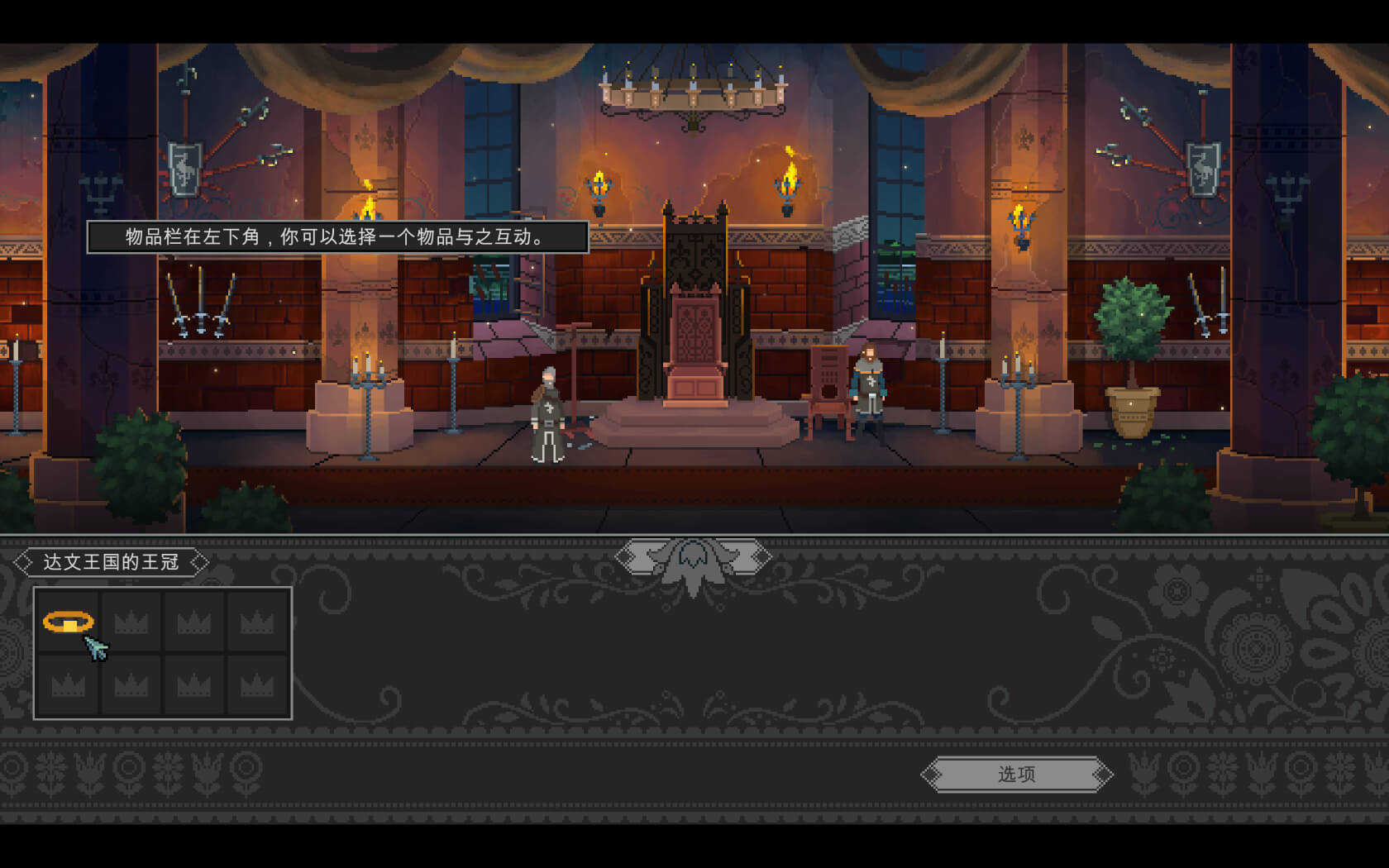Open the 选项 options menu

1016,775
